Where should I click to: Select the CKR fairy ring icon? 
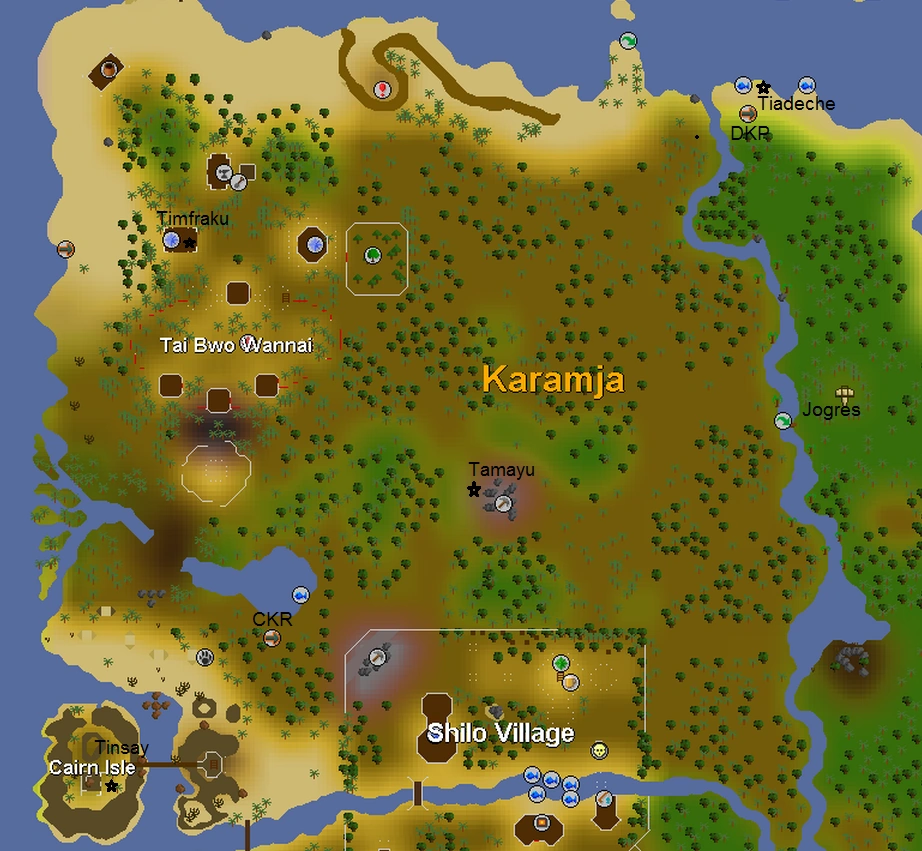(271, 637)
